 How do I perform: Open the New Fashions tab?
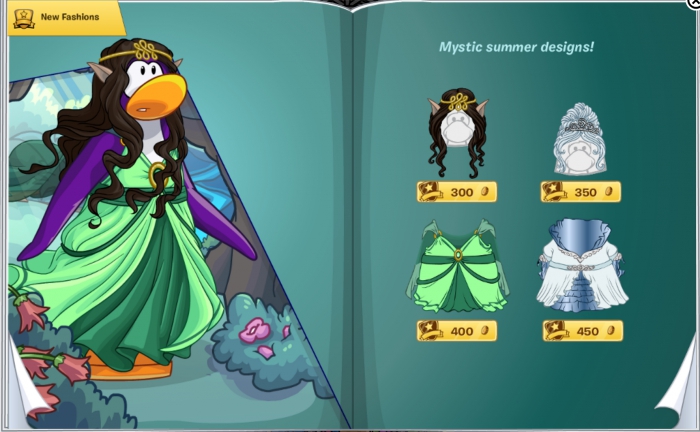pyautogui.click(x=62, y=16)
